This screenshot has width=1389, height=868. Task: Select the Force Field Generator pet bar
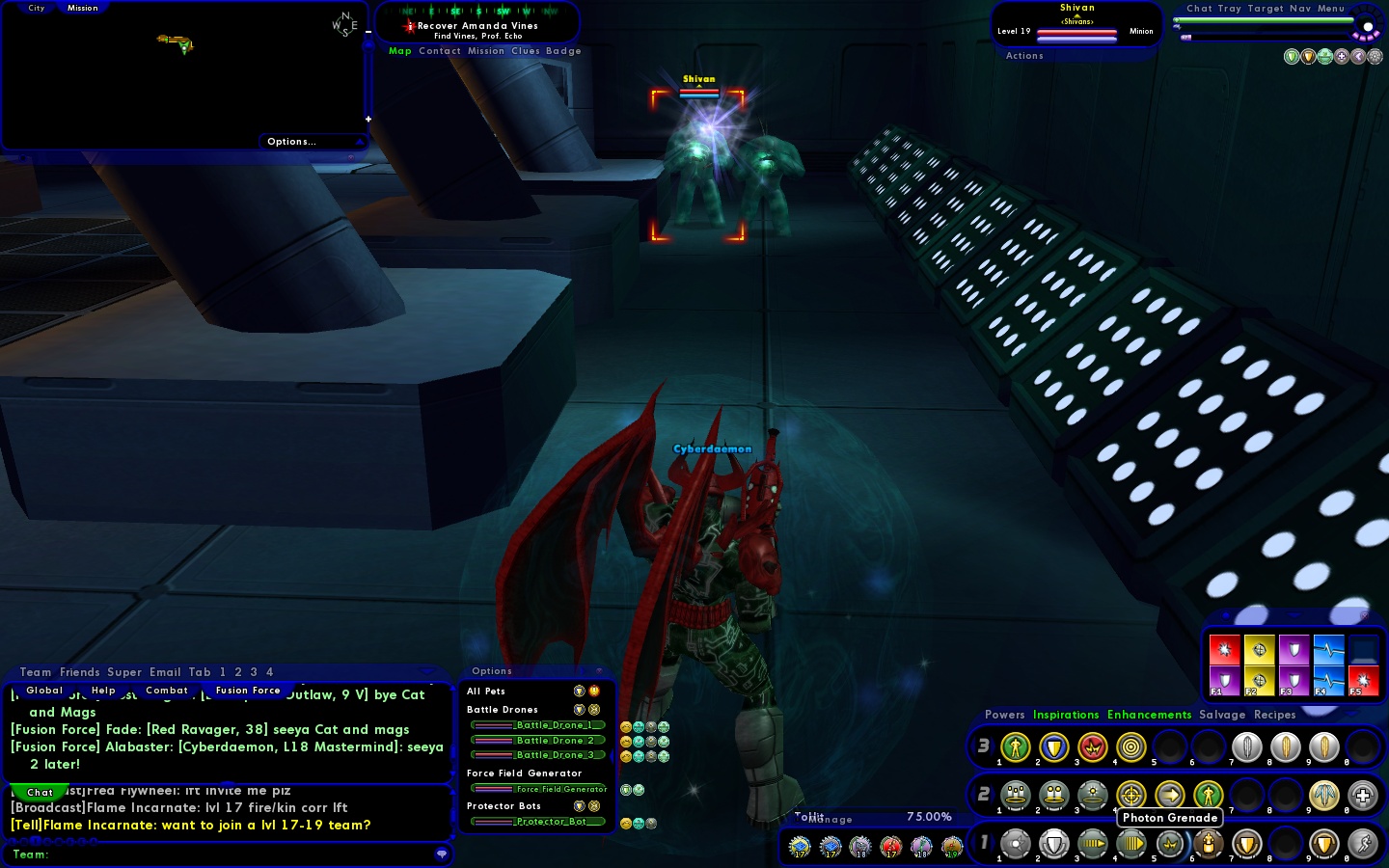[538, 789]
